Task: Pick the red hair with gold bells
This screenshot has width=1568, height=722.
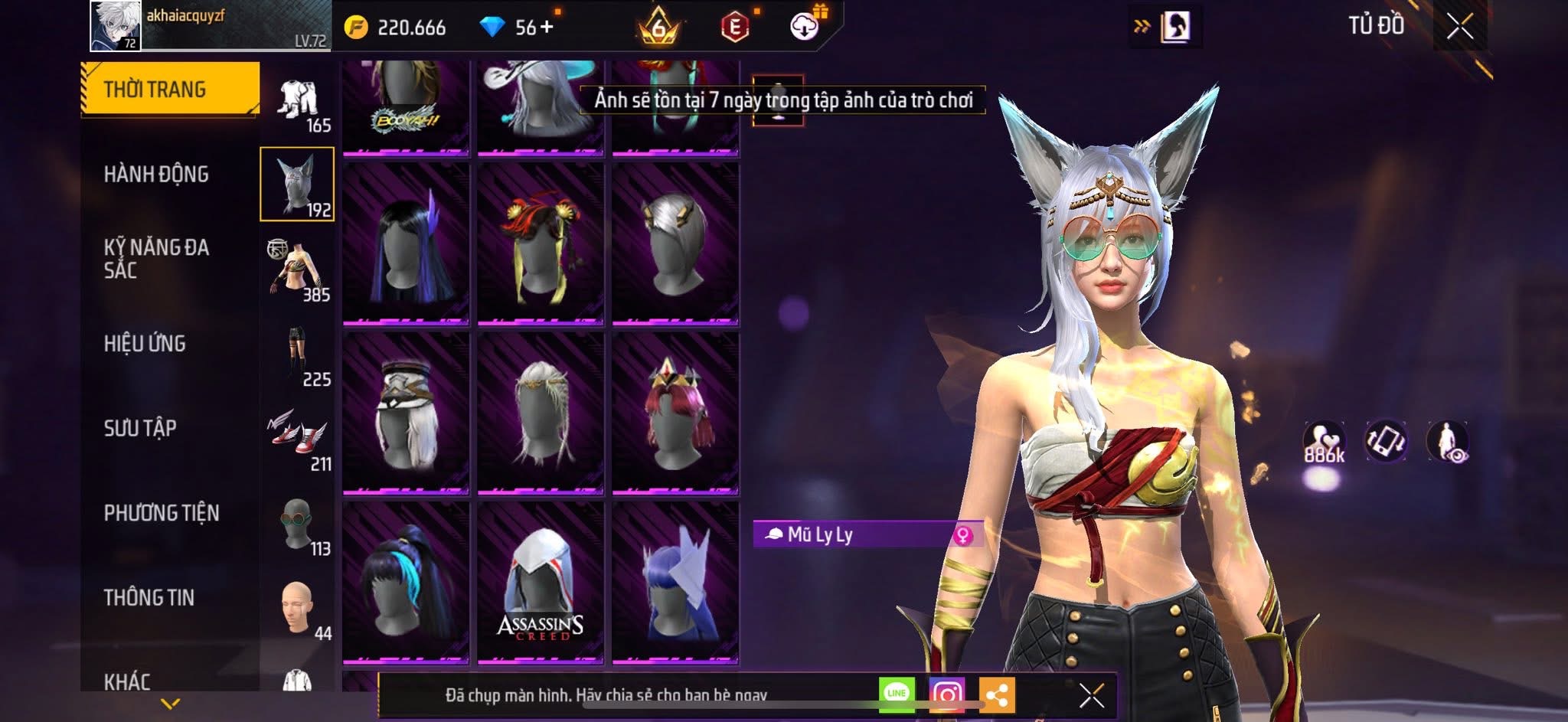Action: [541, 243]
